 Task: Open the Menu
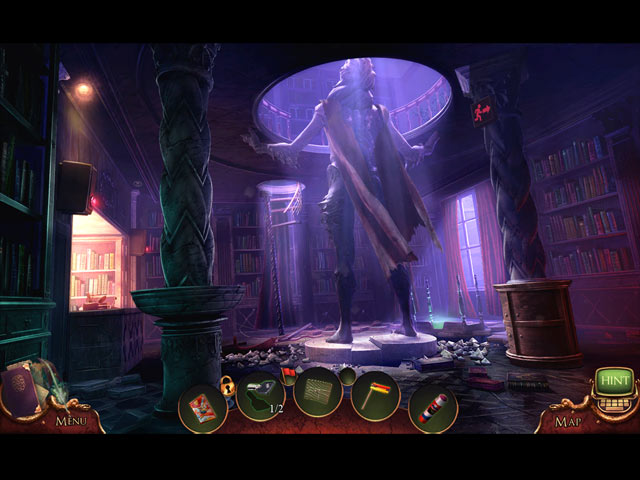coord(71,421)
